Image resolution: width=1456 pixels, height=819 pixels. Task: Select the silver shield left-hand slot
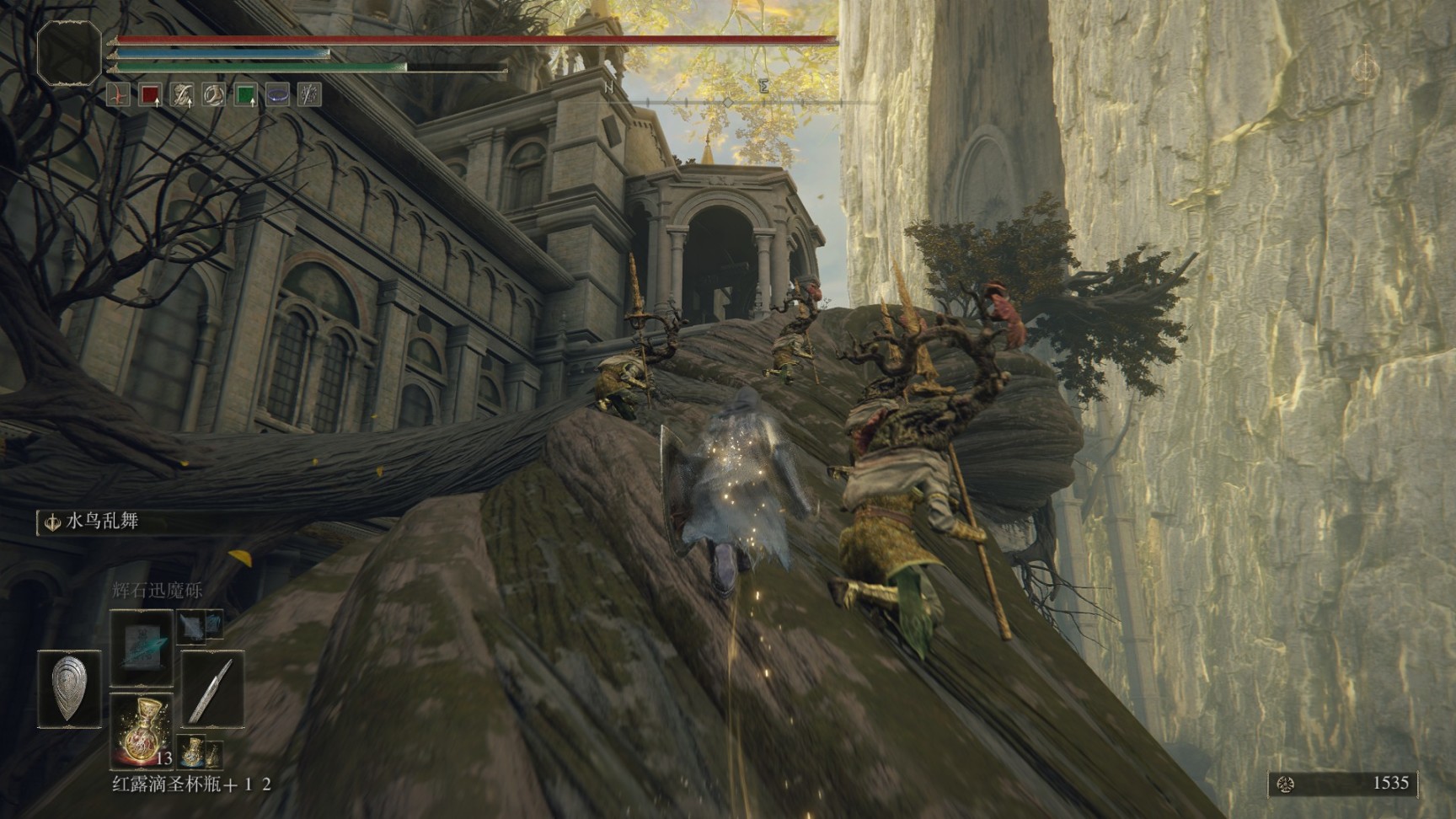tap(70, 688)
